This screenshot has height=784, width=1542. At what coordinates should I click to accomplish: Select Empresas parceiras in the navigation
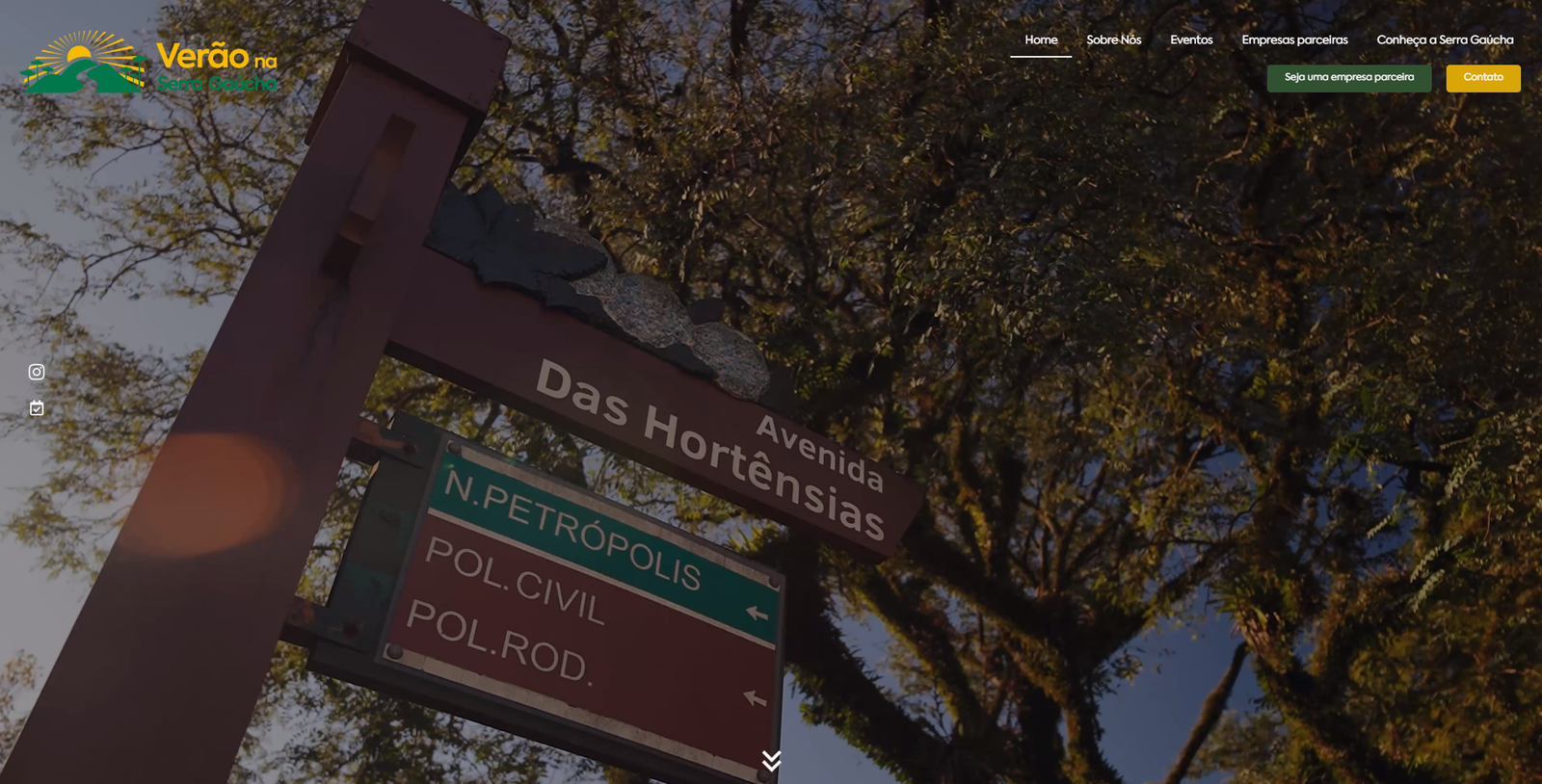click(1294, 40)
